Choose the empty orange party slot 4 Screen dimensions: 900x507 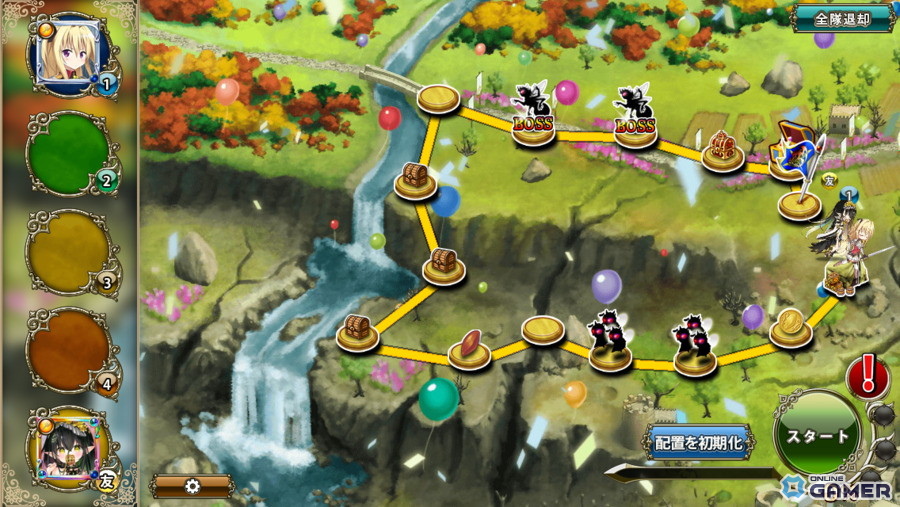click(70, 349)
